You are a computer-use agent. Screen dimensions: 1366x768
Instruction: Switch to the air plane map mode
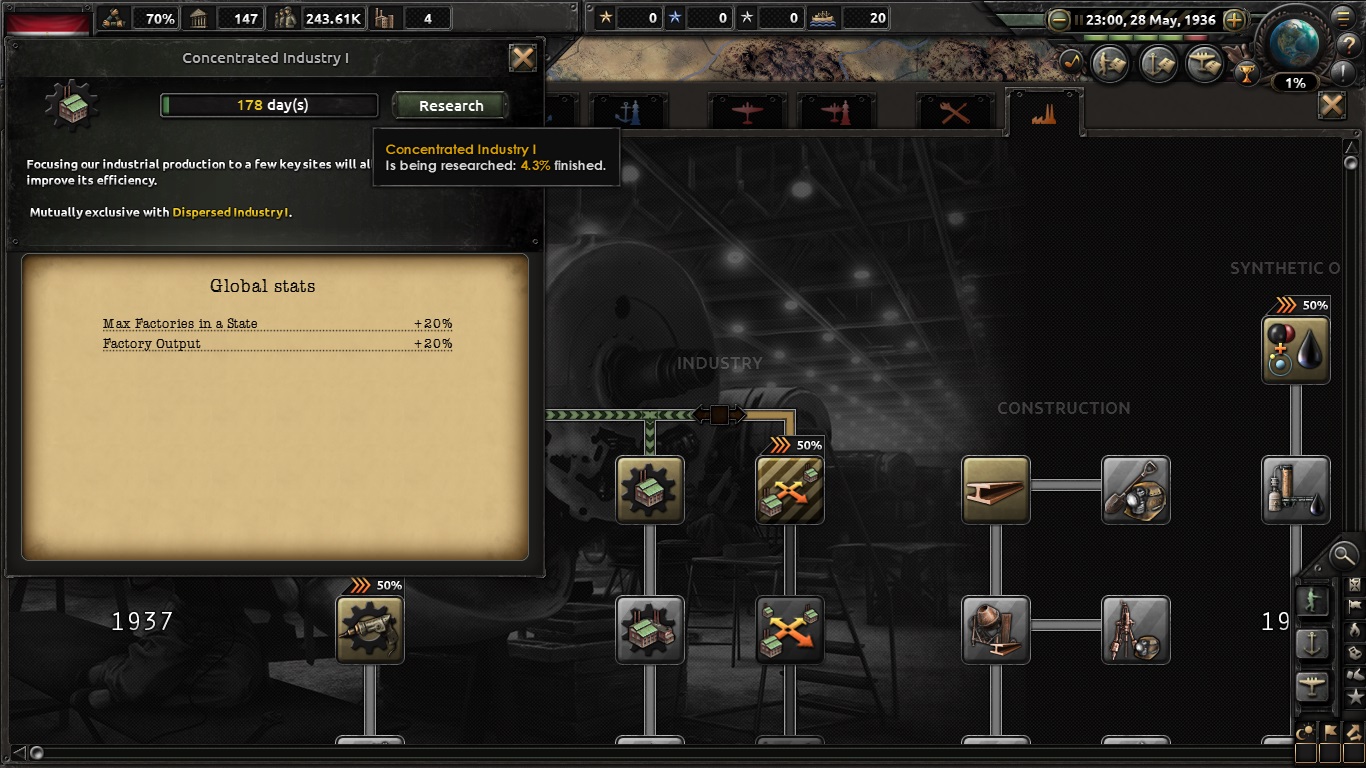(x=1312, y=686)
